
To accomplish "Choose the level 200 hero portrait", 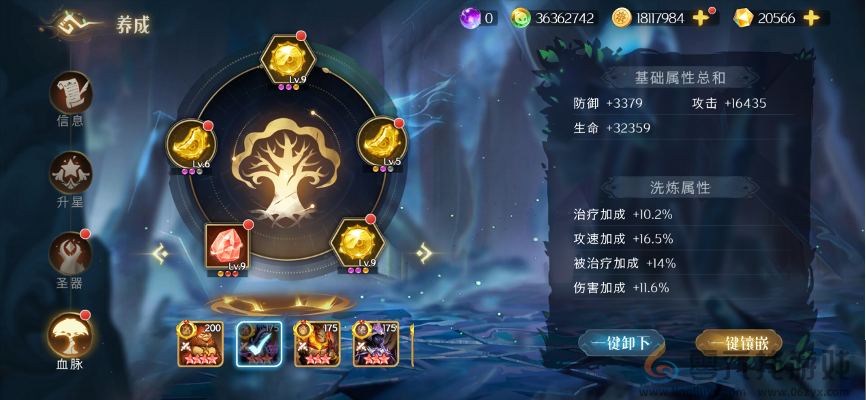I will pyautogui.click(x=200, y=344).
